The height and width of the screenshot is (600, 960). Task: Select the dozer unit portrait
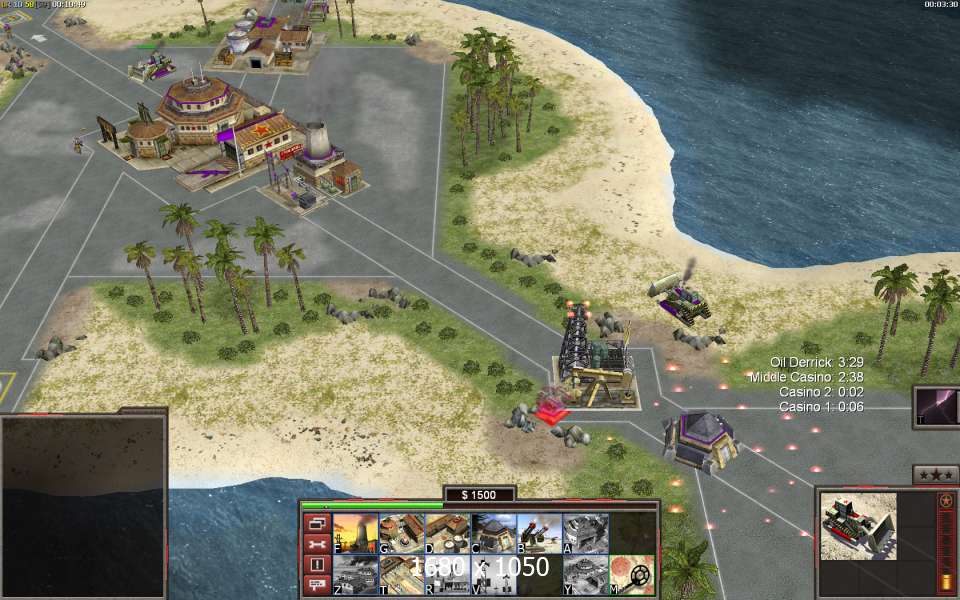858,526
